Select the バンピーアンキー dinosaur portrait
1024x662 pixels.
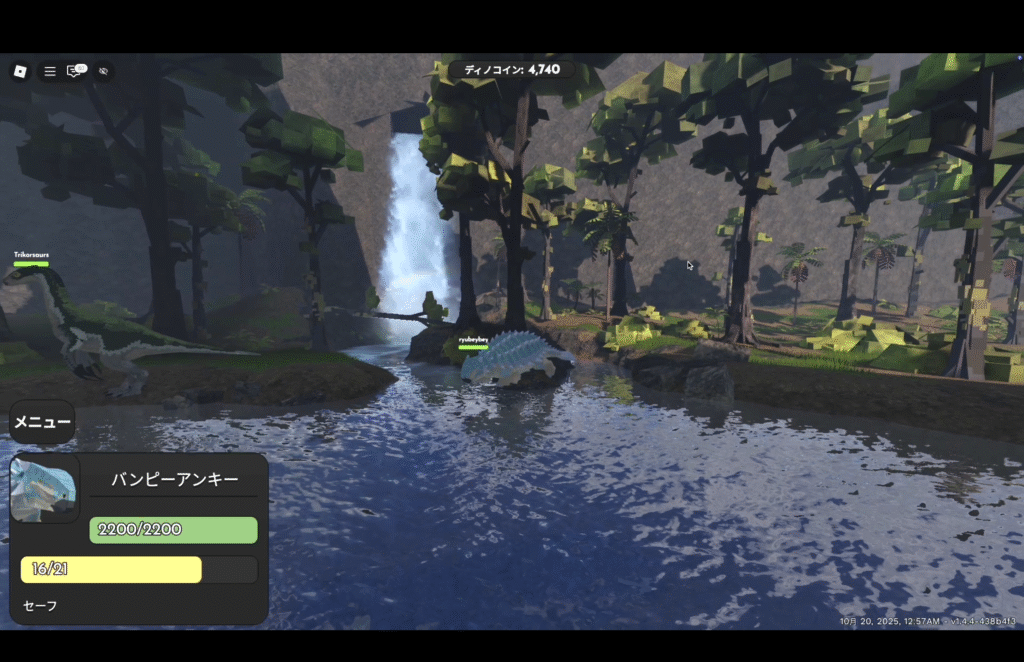(x=44, y=489)
